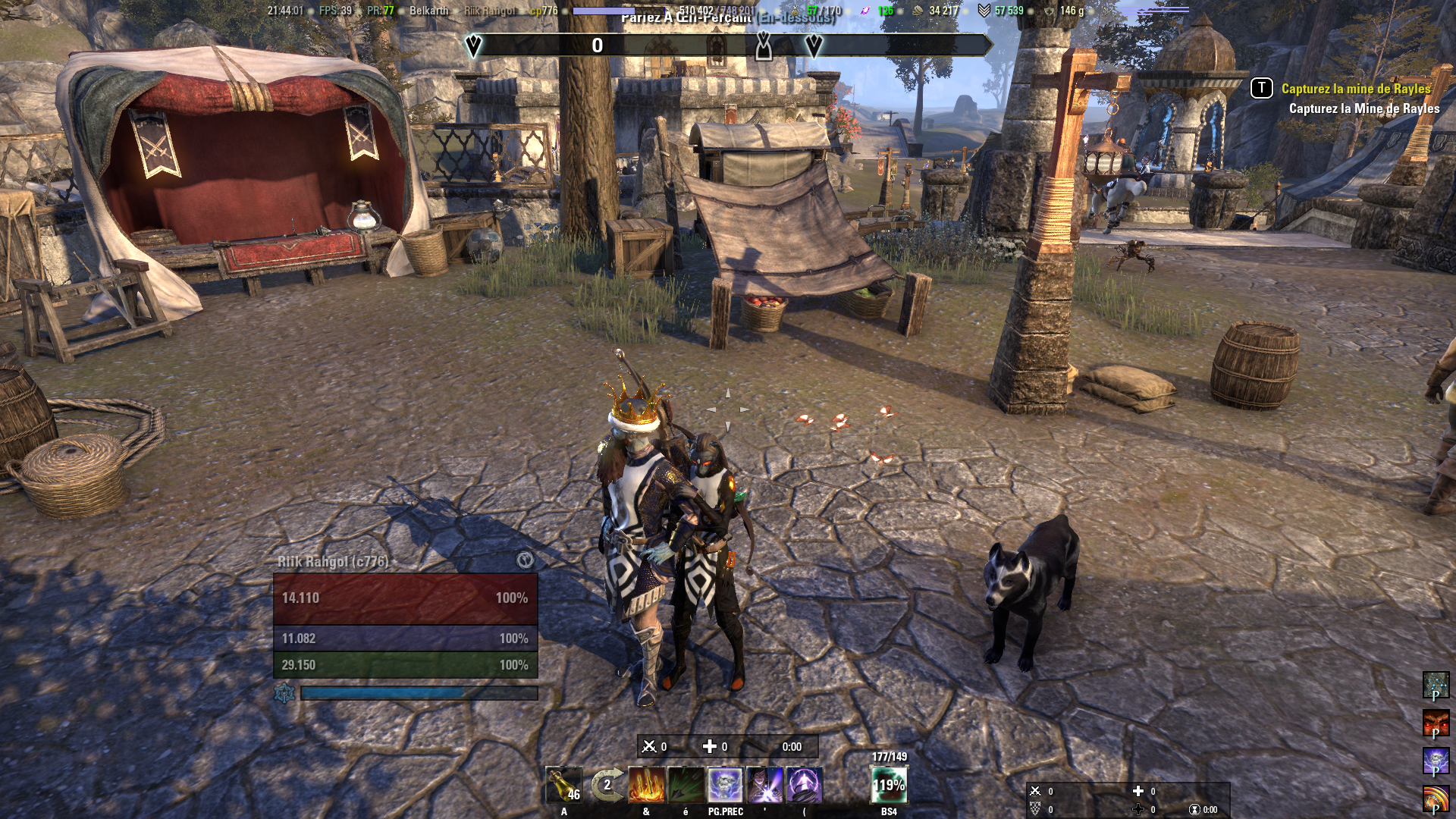
Task: Click the lightning atronach buff icon
Action: point(1435,761)
